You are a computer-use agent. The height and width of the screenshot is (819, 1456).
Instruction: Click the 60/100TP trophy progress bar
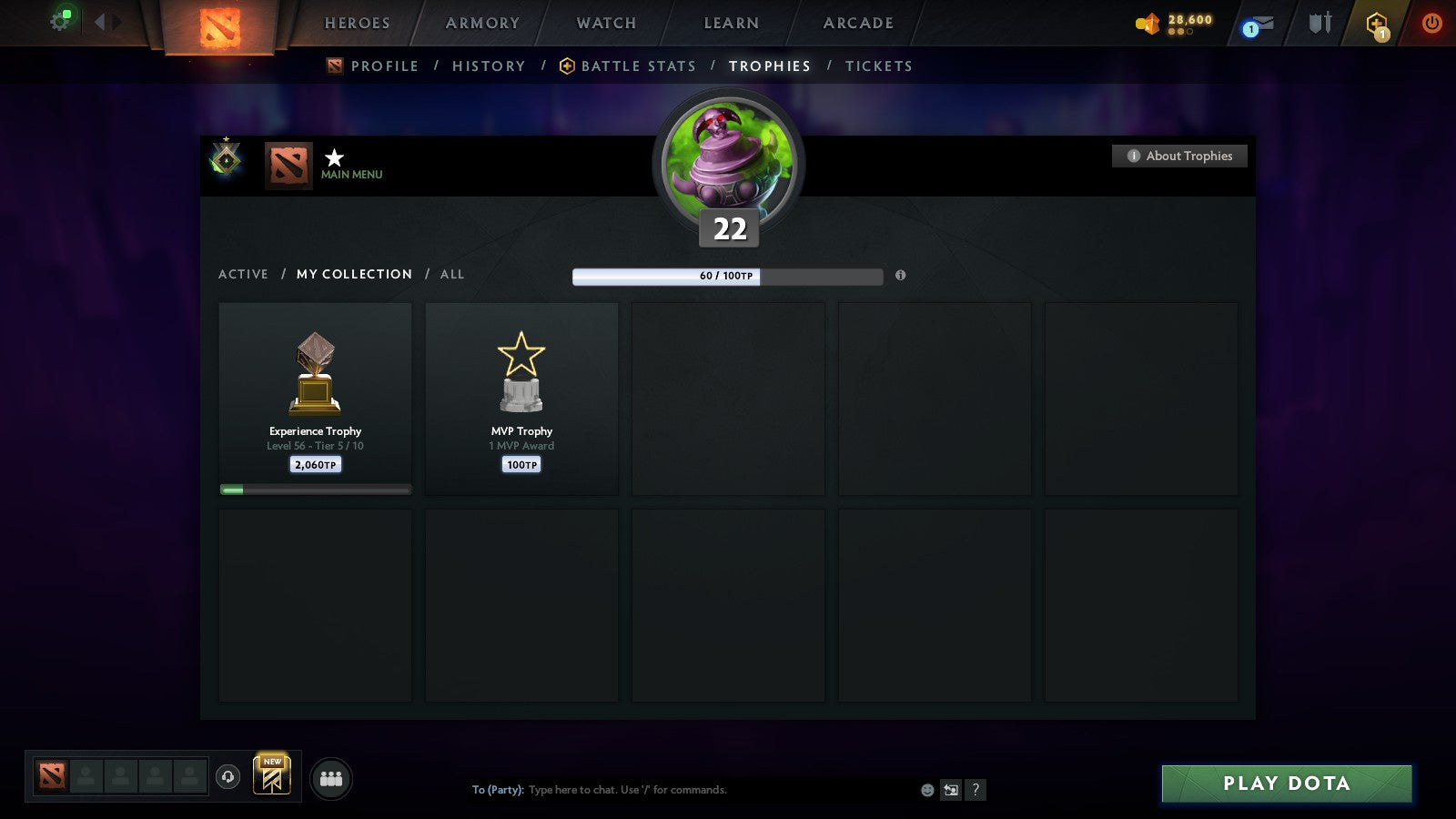(727, 275)
